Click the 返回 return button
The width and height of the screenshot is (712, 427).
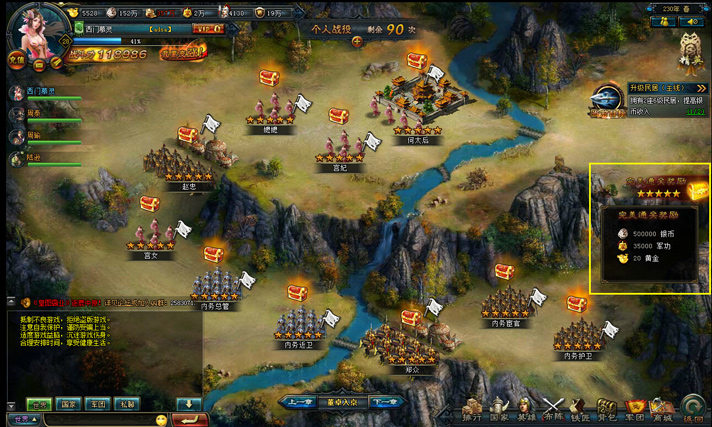click(693, 409)
